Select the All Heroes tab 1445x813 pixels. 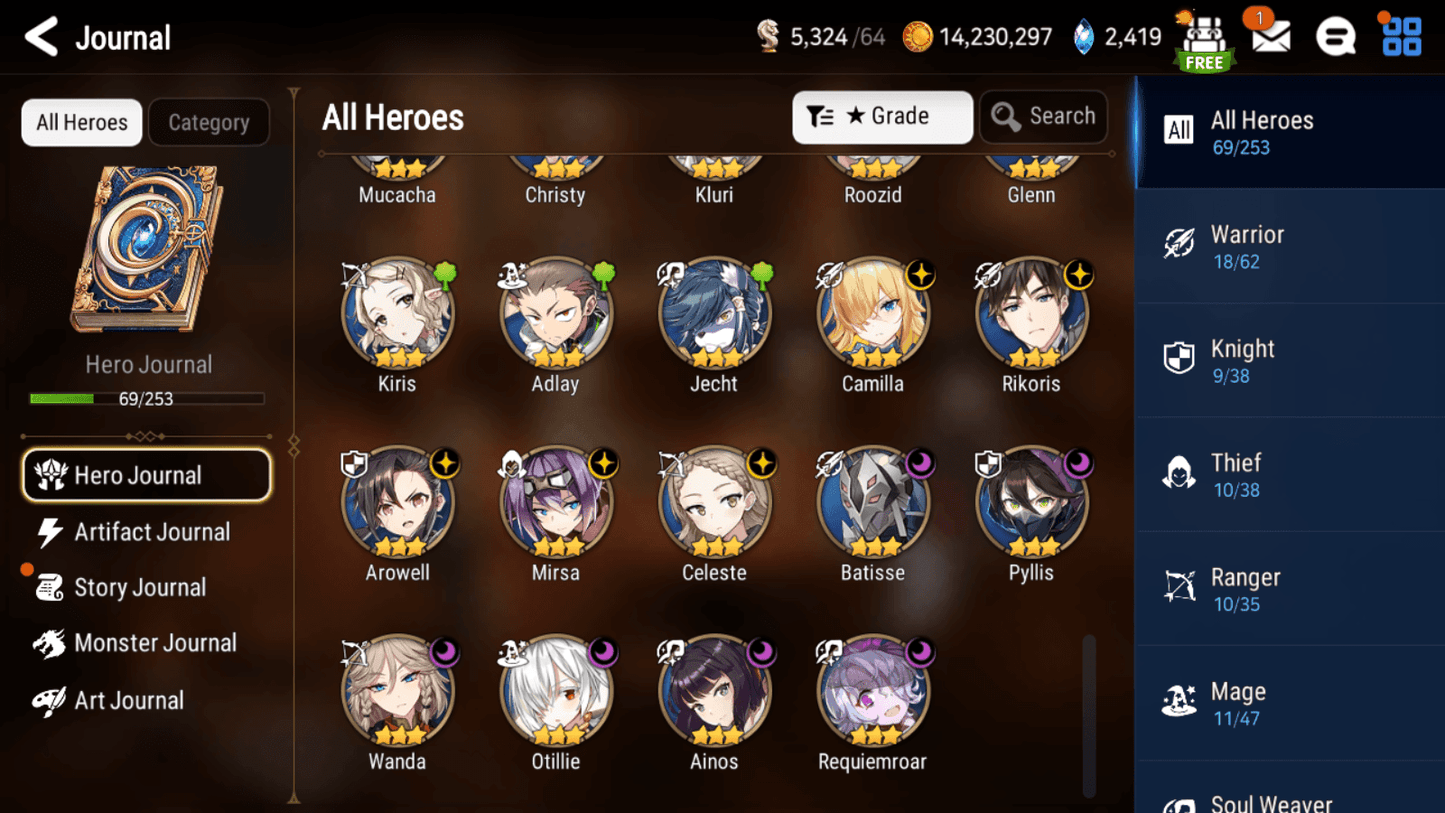click(x=82, y=122)
